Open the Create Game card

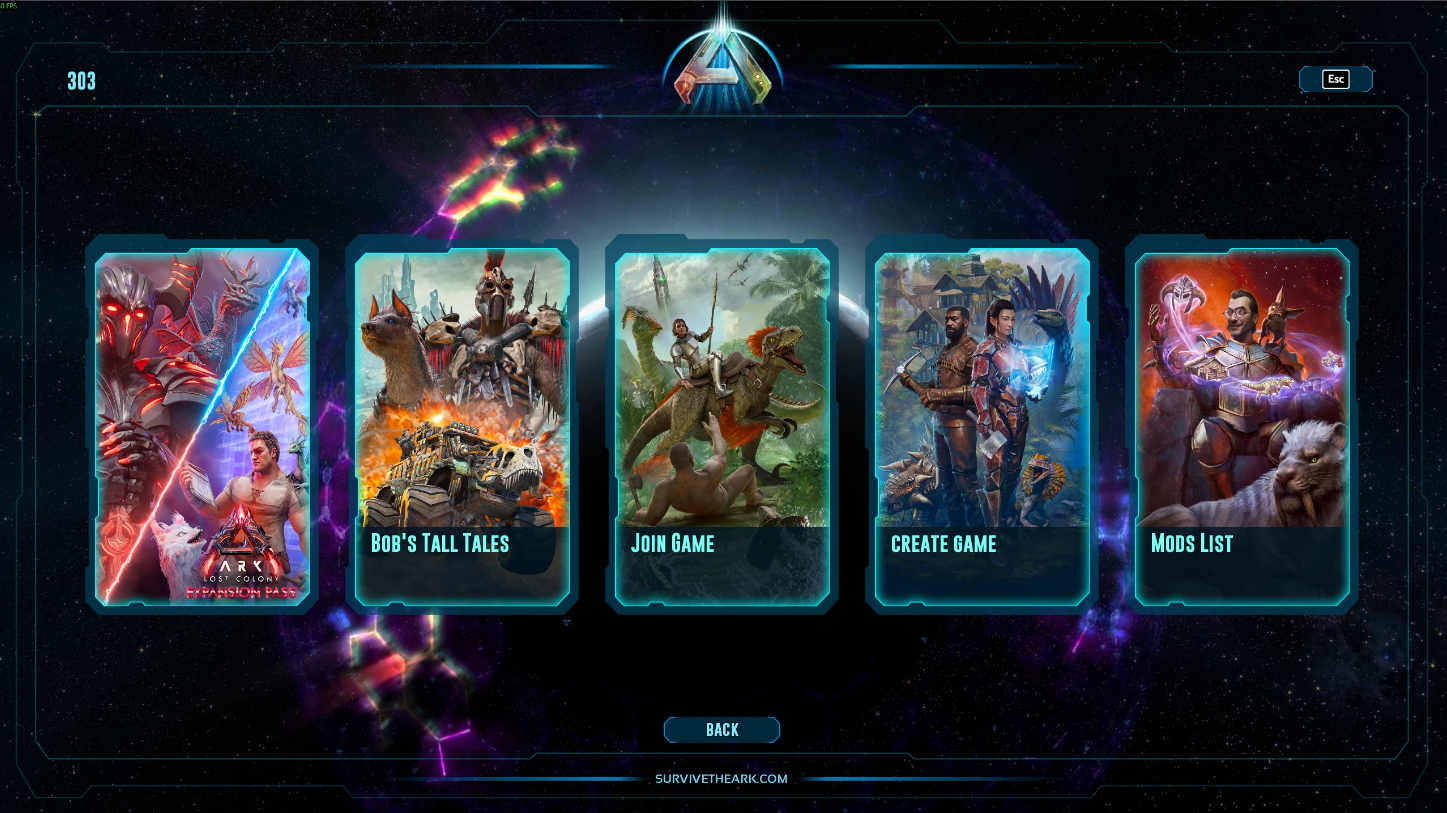(982, 425)
